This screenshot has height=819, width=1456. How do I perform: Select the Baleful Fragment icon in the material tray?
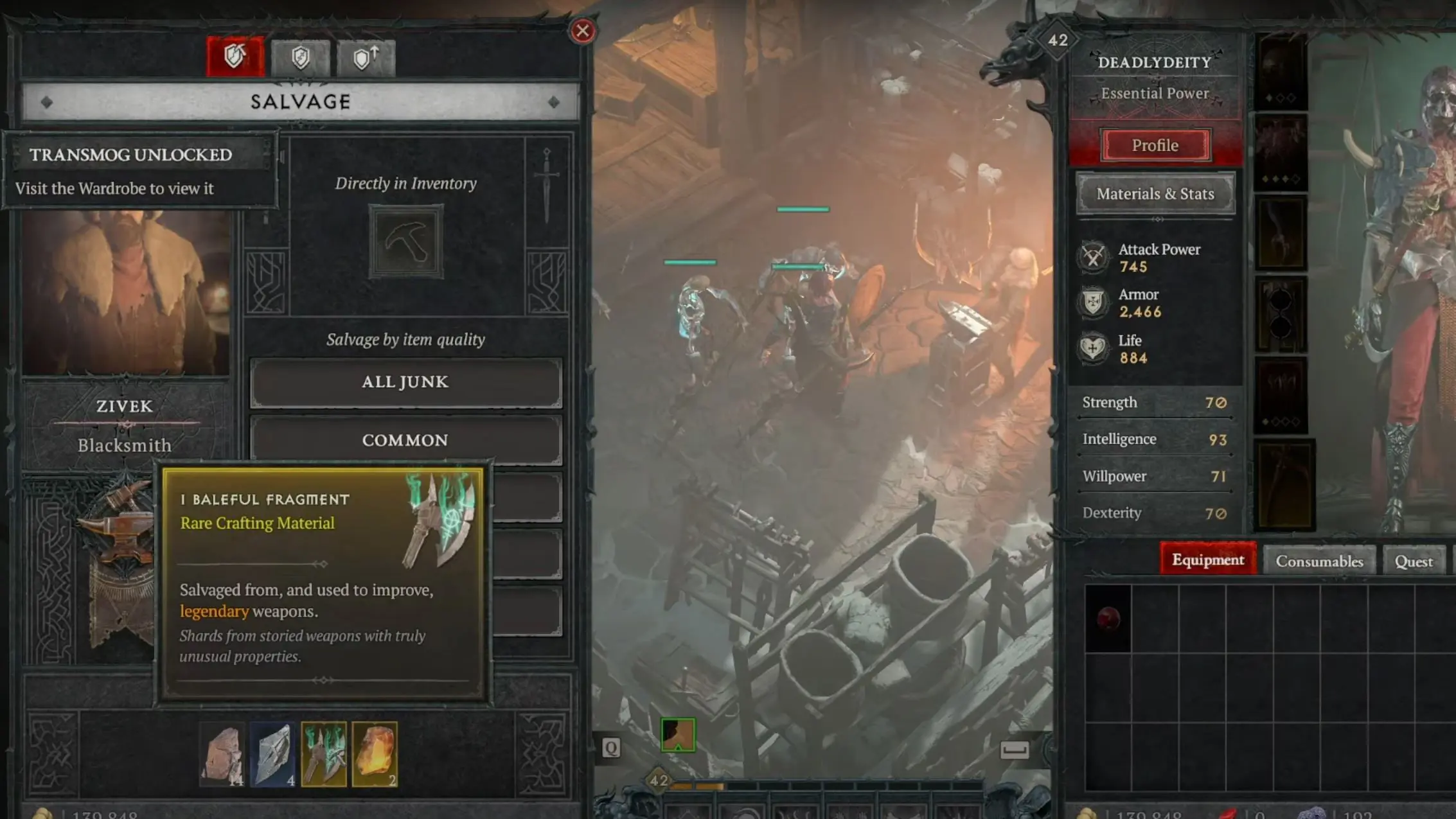tap(325, 755)
